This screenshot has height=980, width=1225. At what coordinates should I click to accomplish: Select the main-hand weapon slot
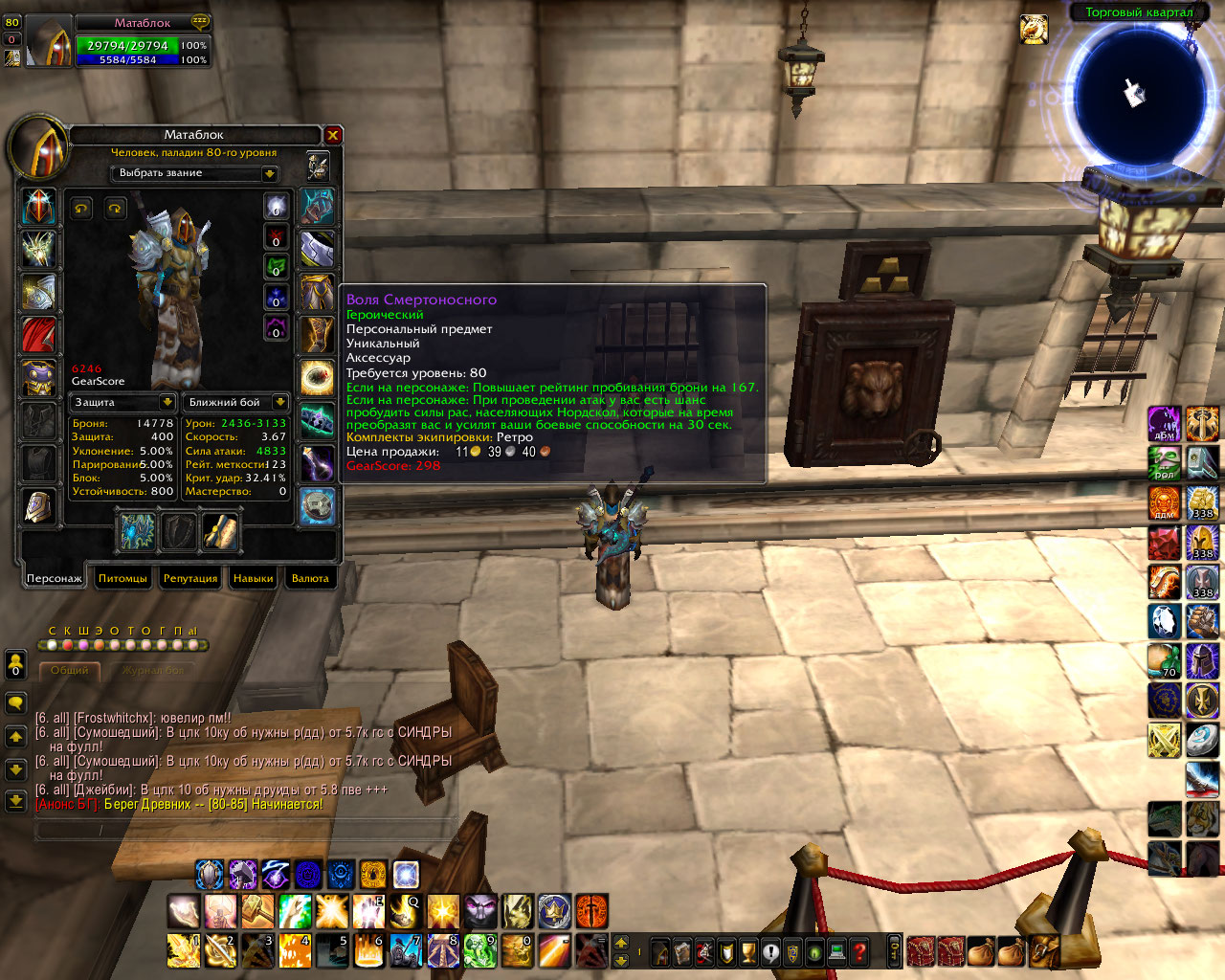pos(137,532)
